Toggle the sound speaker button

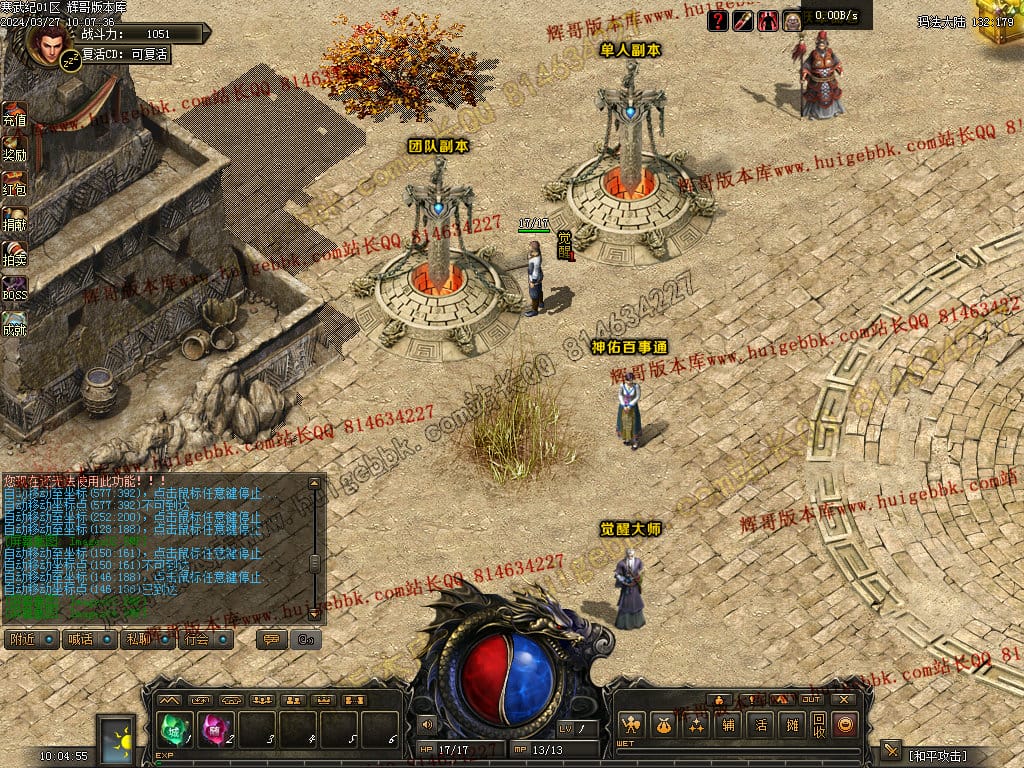[428, 724]
